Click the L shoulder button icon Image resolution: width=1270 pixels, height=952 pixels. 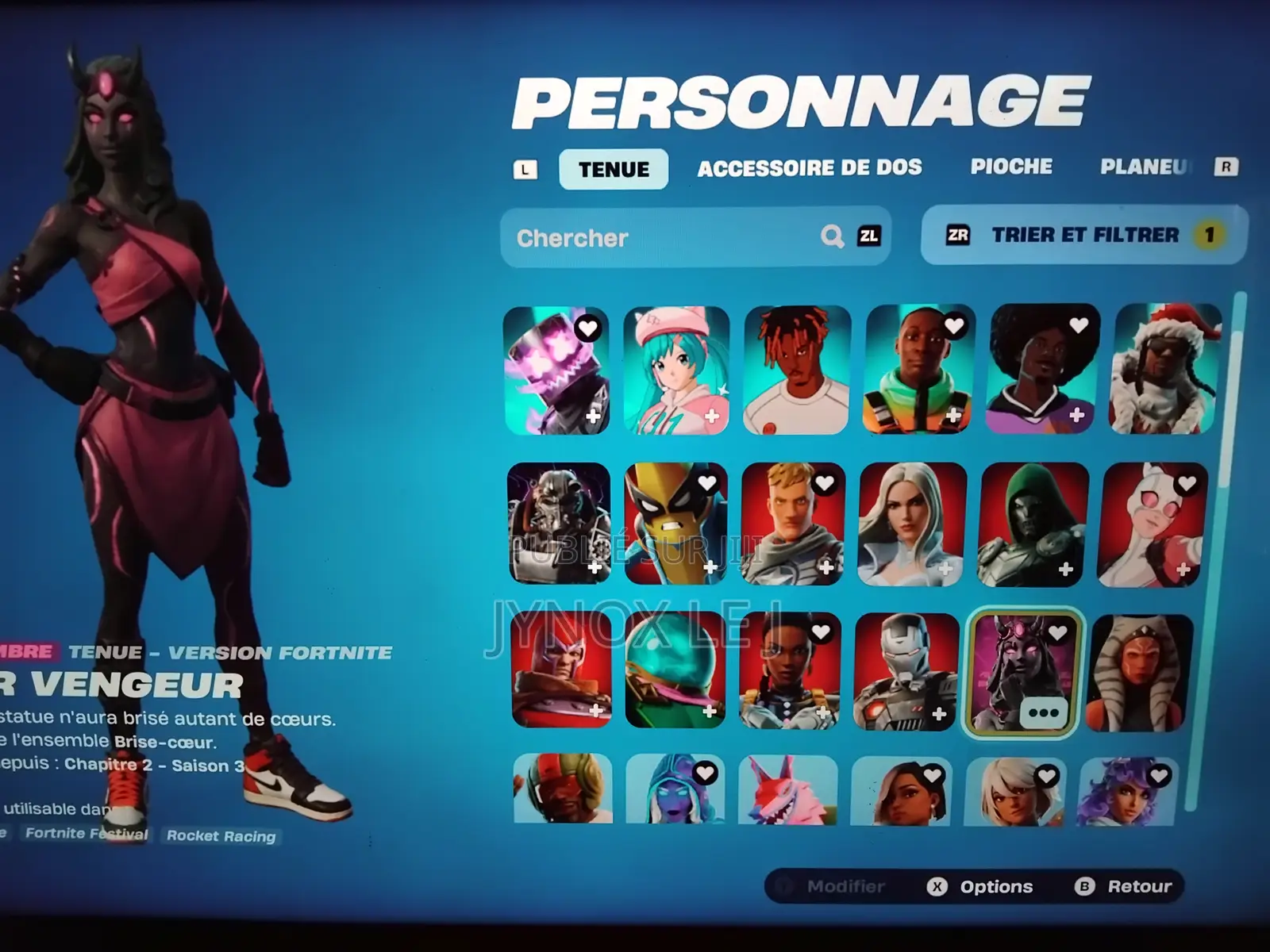click(x=525, y=167)
